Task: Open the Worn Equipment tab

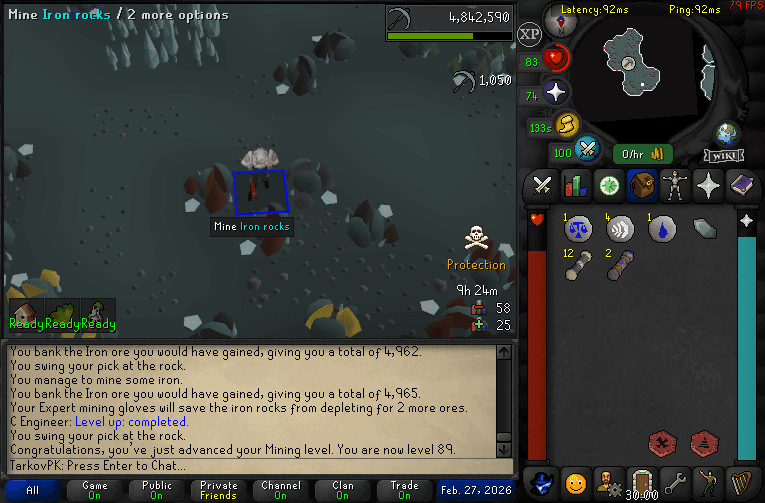Action: point(674,185)
